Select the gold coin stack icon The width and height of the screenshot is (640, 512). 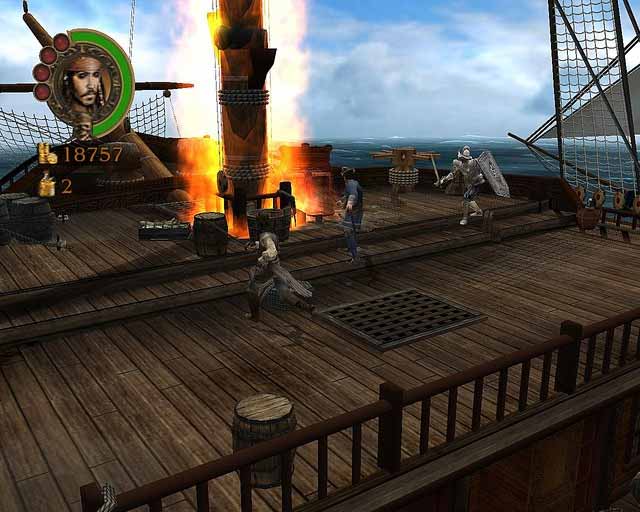(47, 153)
